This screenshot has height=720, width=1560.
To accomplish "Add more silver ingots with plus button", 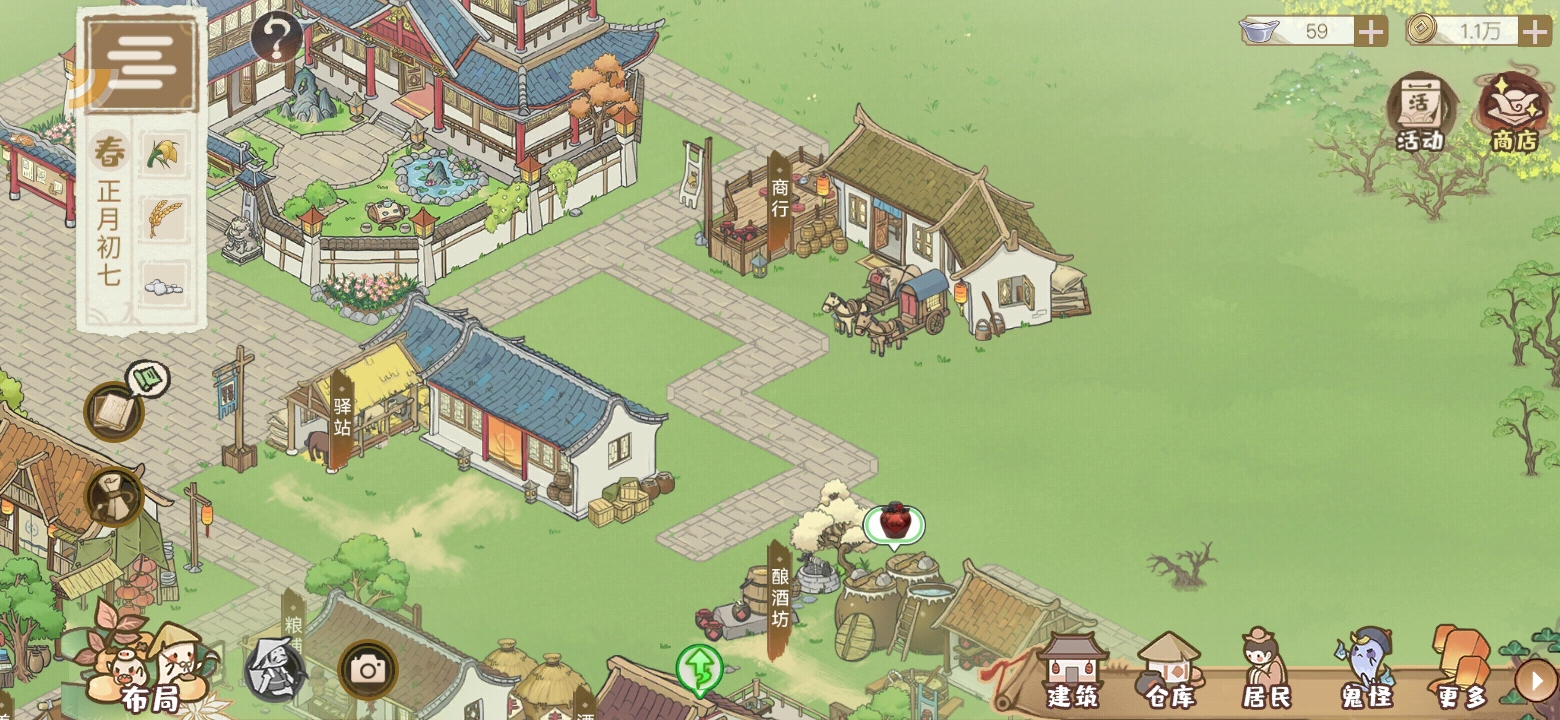I will 1371,31.
